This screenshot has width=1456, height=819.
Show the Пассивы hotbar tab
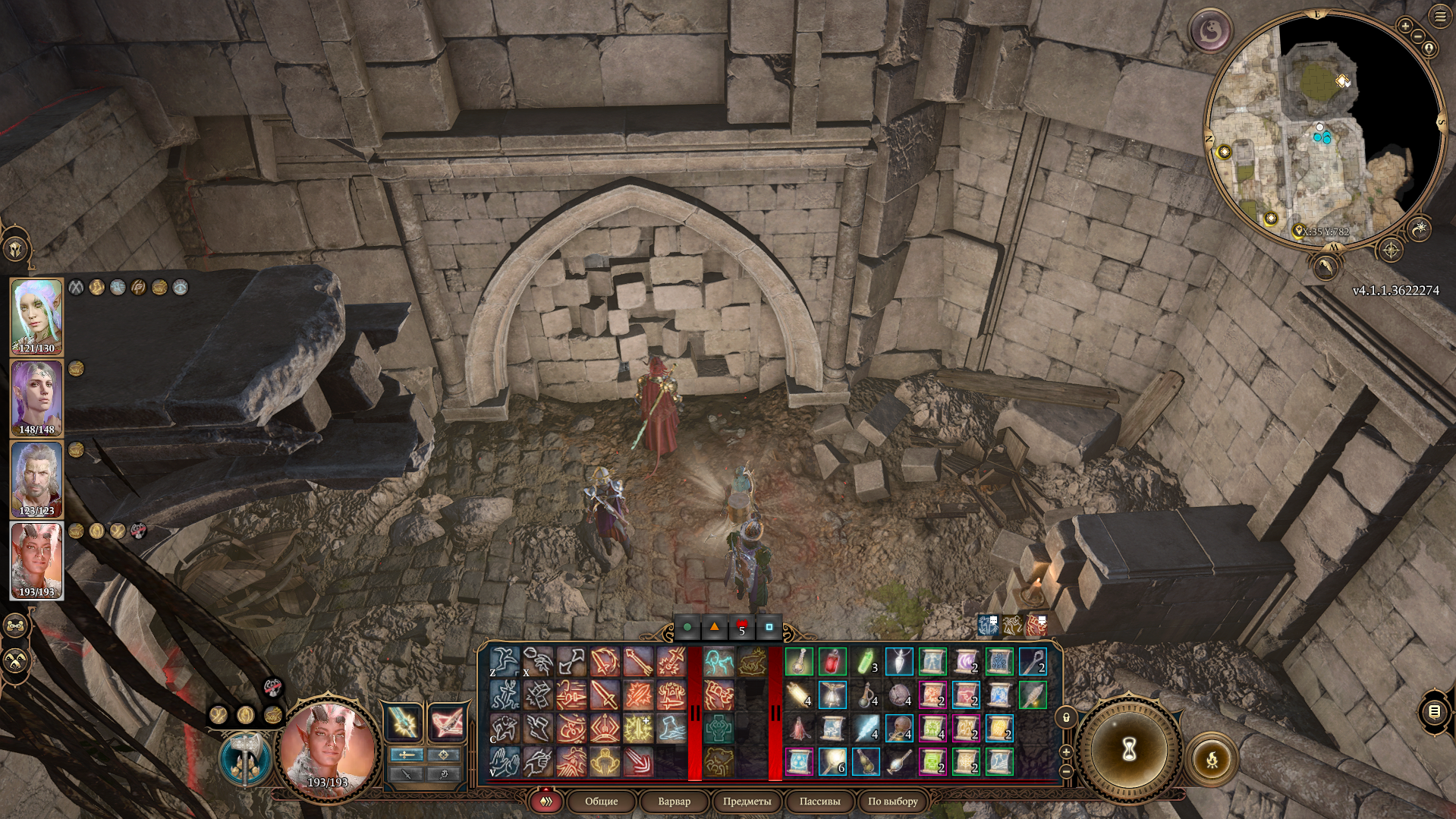tap(819, 801)
